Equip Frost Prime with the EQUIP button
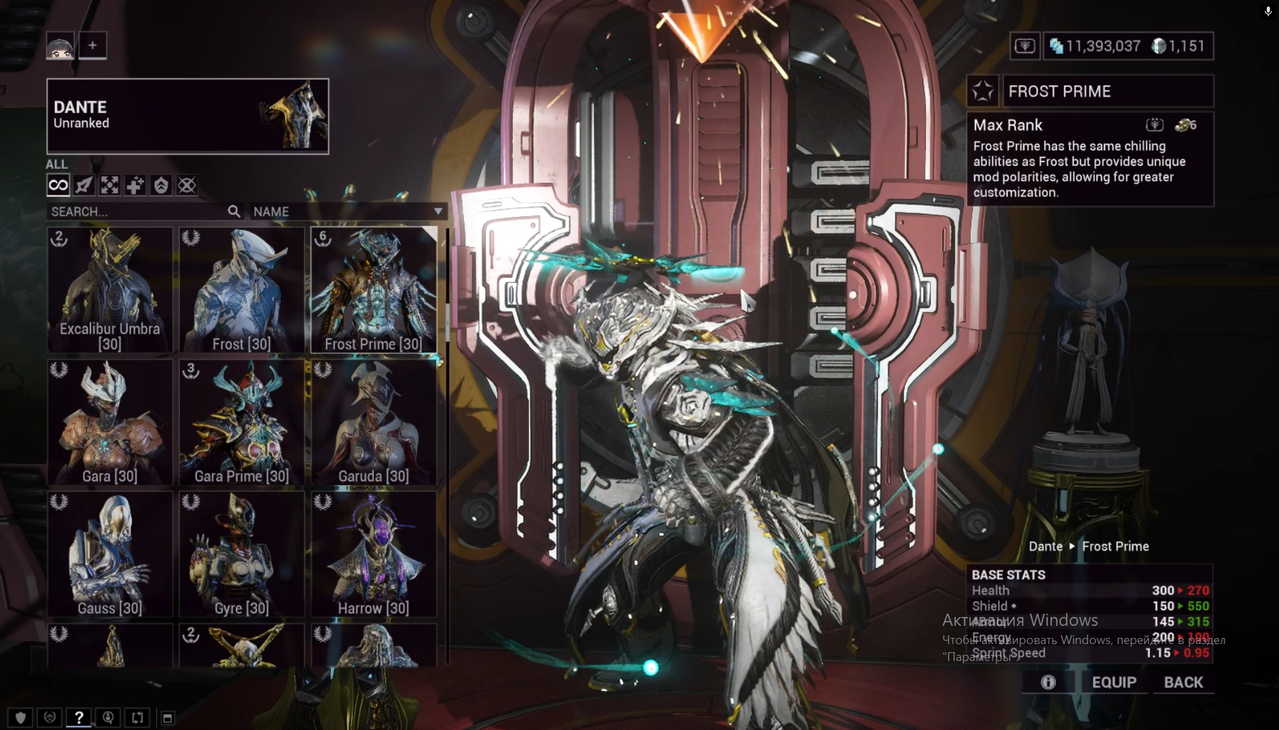 point(1113,682)
